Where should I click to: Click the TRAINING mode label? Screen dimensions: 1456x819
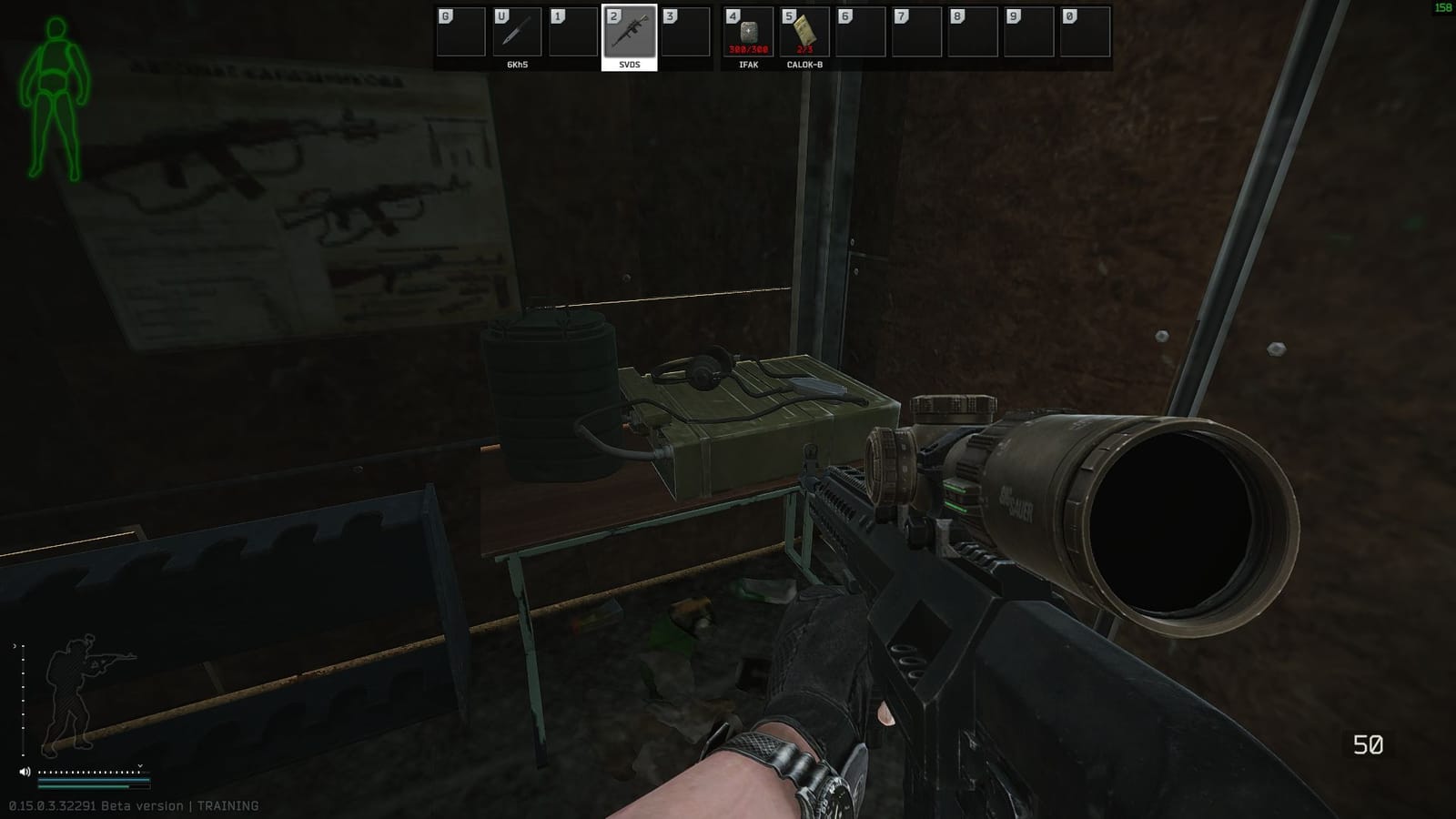(x=227, y=804)
